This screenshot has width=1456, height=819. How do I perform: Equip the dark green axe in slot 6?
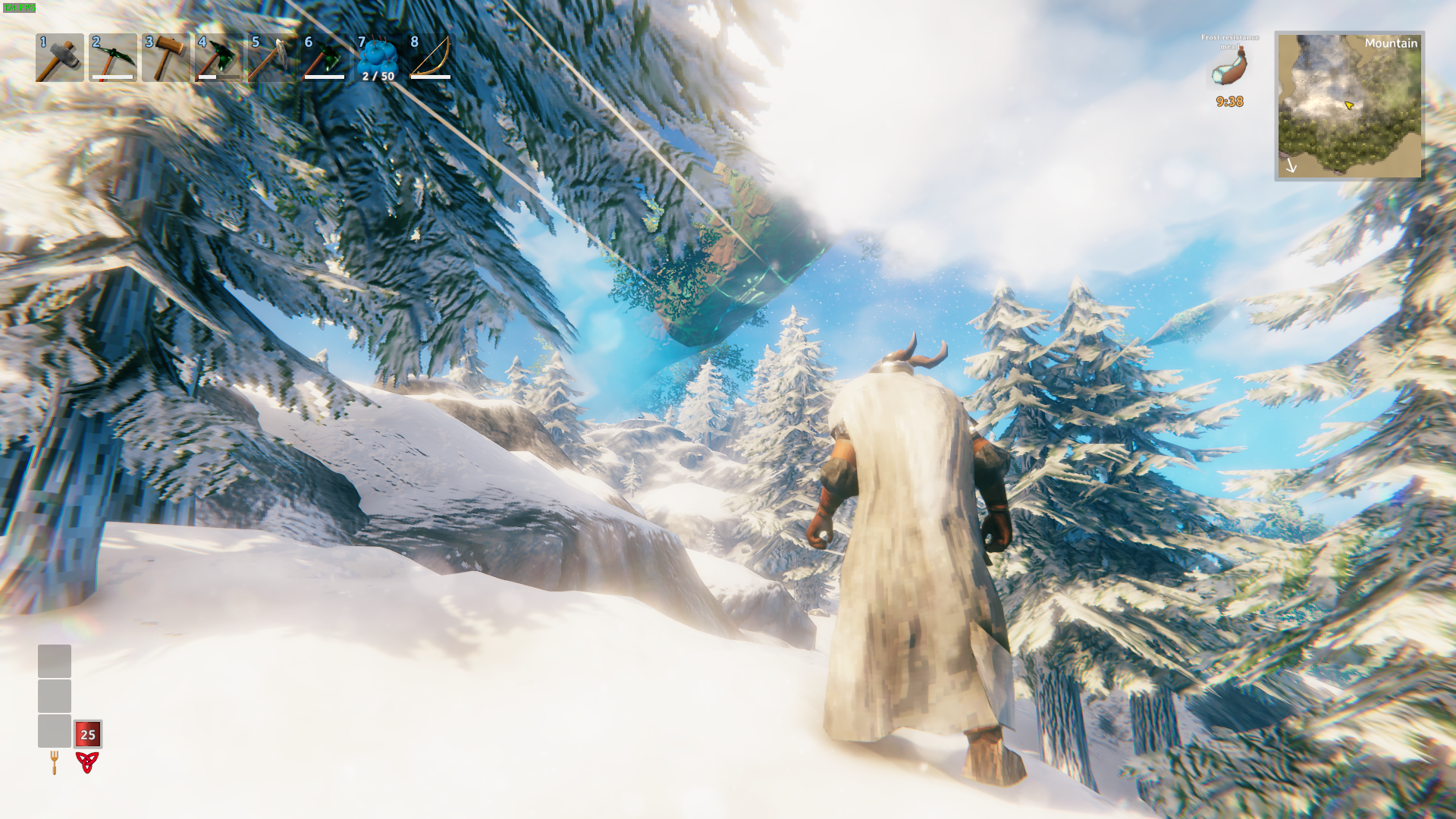pos(325,58)
